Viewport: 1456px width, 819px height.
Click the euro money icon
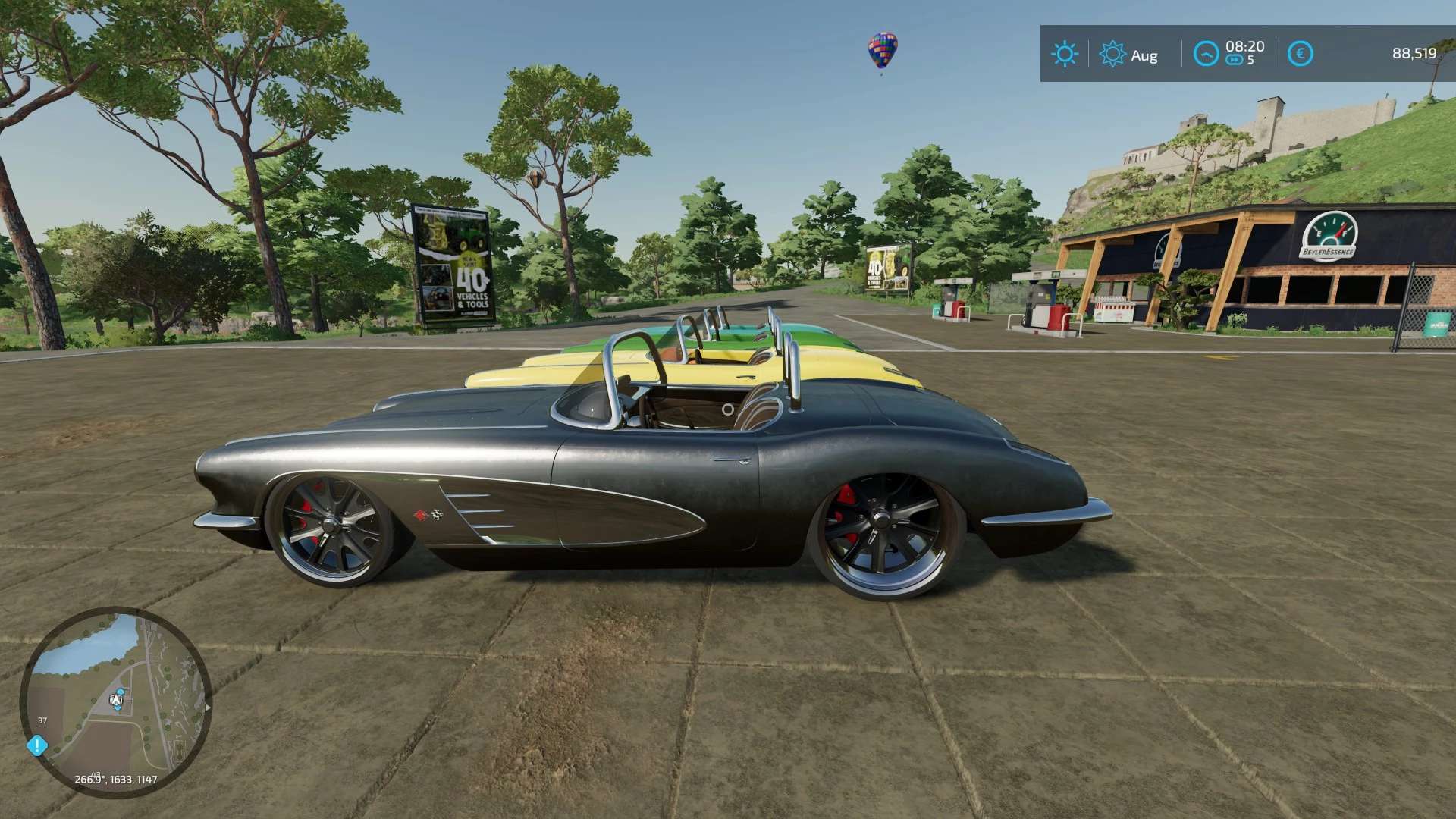pos(1300,54)
